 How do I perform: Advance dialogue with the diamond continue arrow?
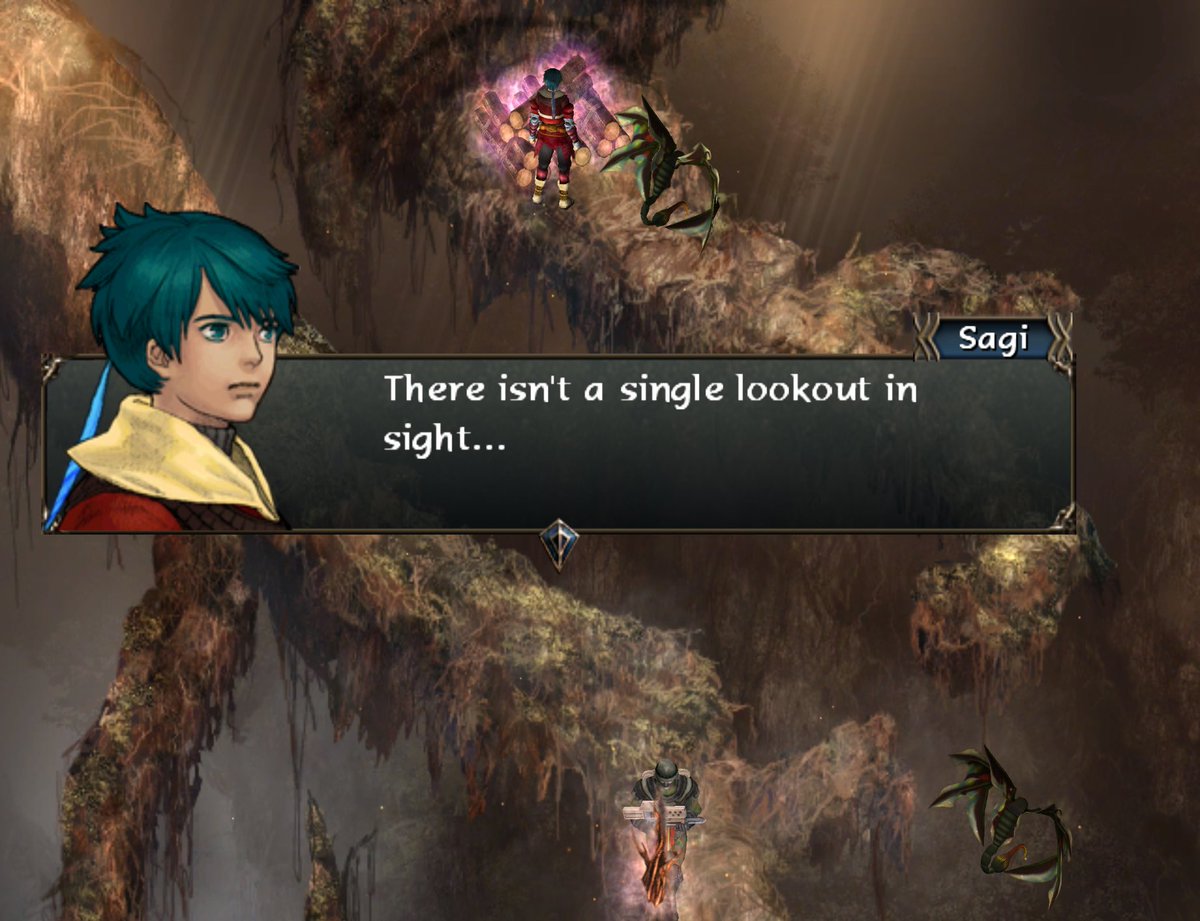click(x=558, y=545)
